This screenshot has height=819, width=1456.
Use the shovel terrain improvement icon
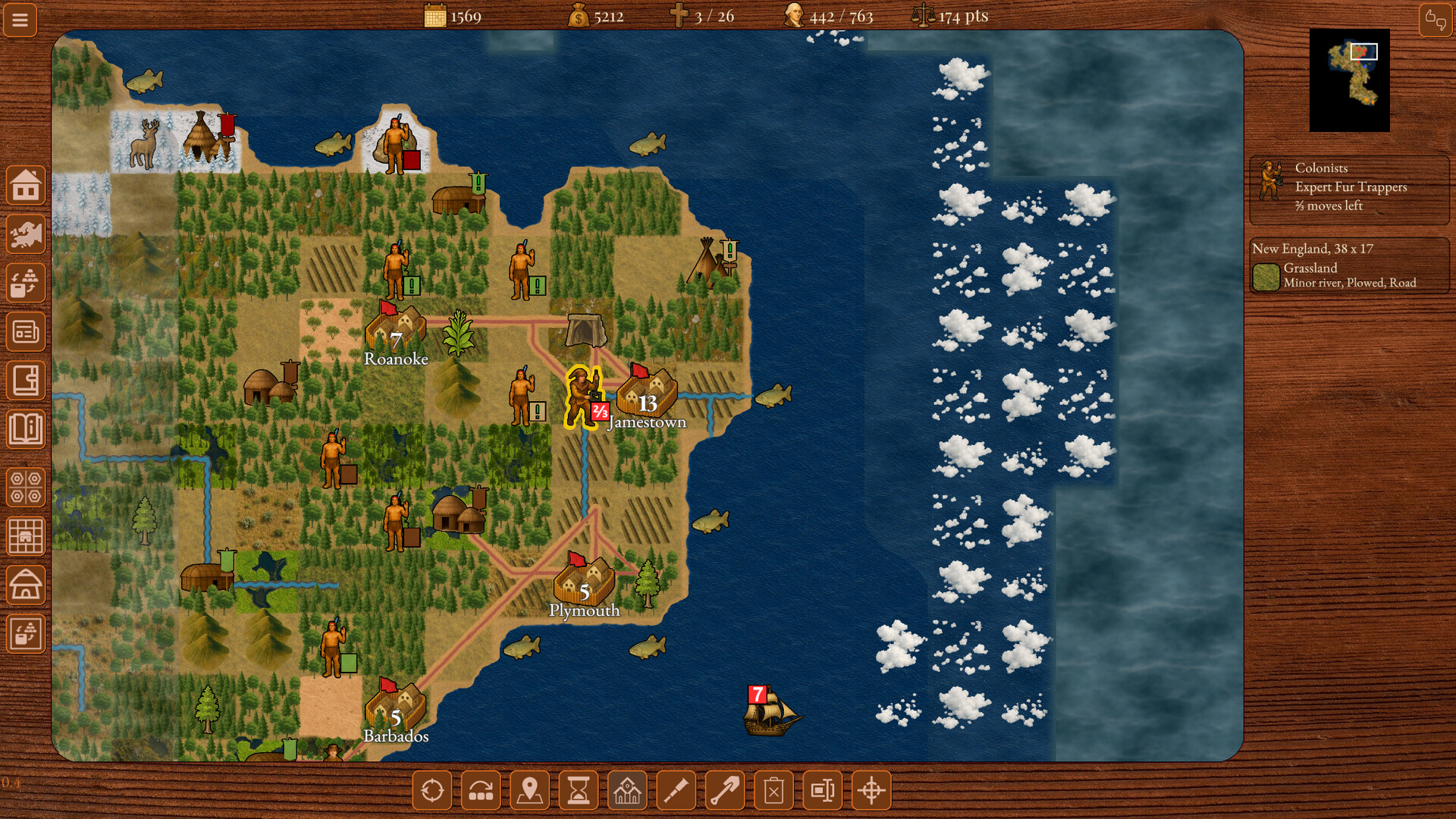point(724,790)
